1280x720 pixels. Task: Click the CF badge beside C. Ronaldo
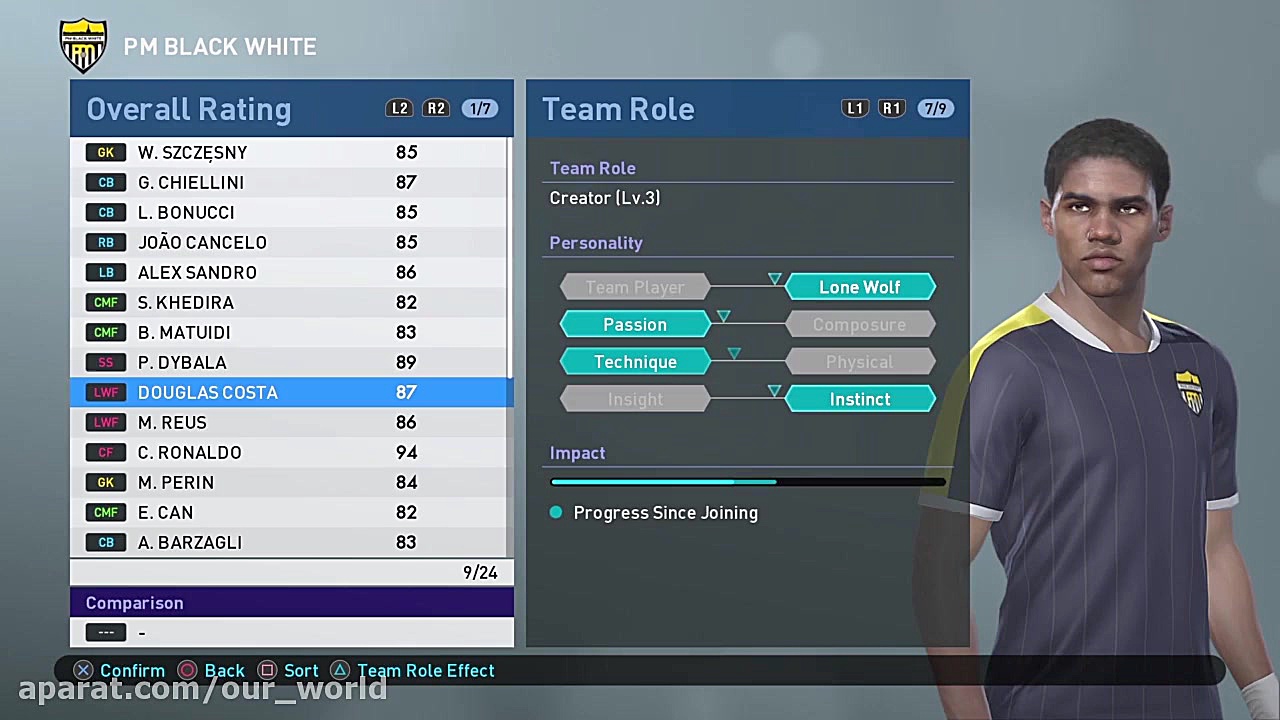[106, 452]
